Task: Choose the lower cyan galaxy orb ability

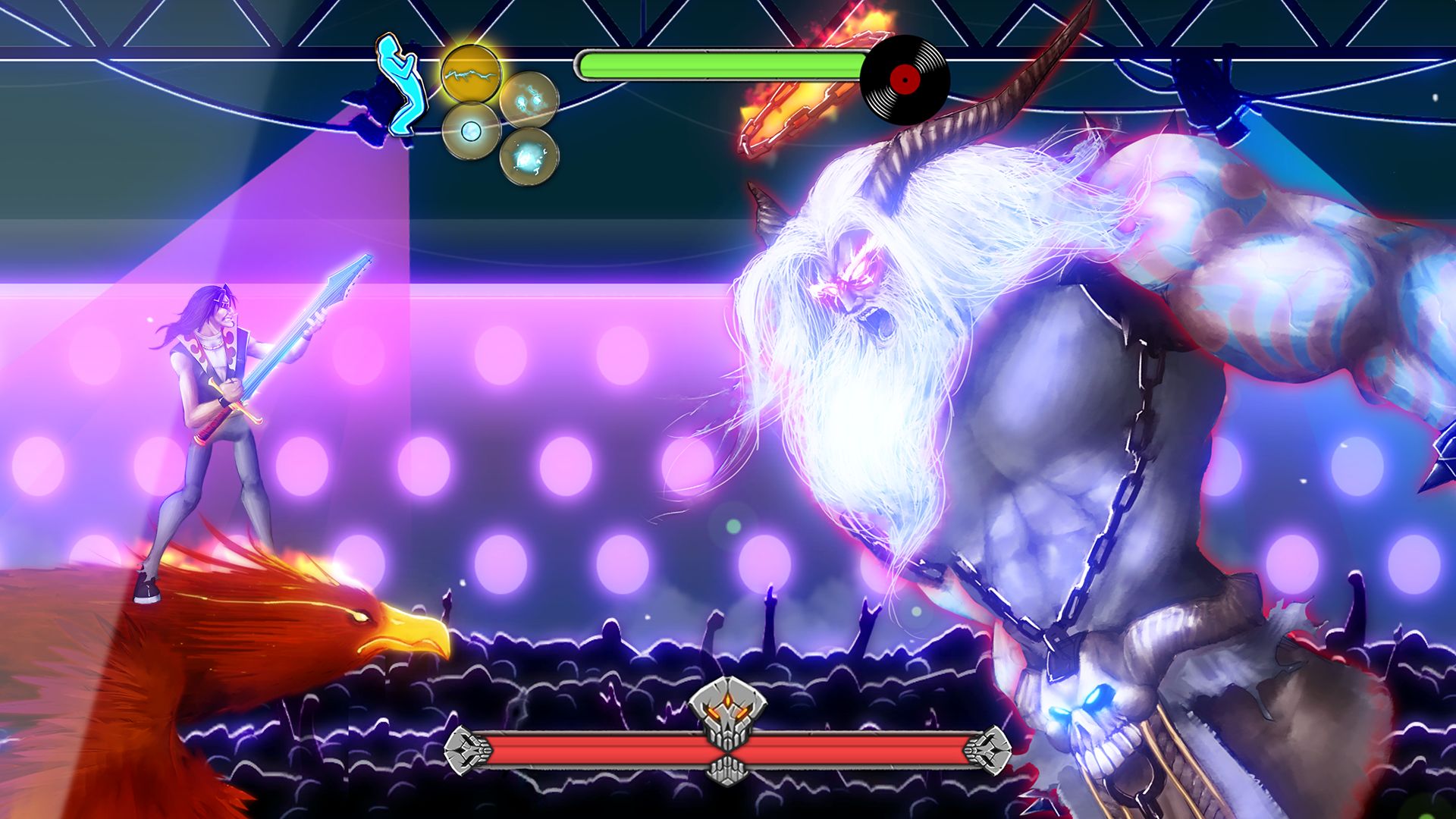Action: tap(529, 158)
